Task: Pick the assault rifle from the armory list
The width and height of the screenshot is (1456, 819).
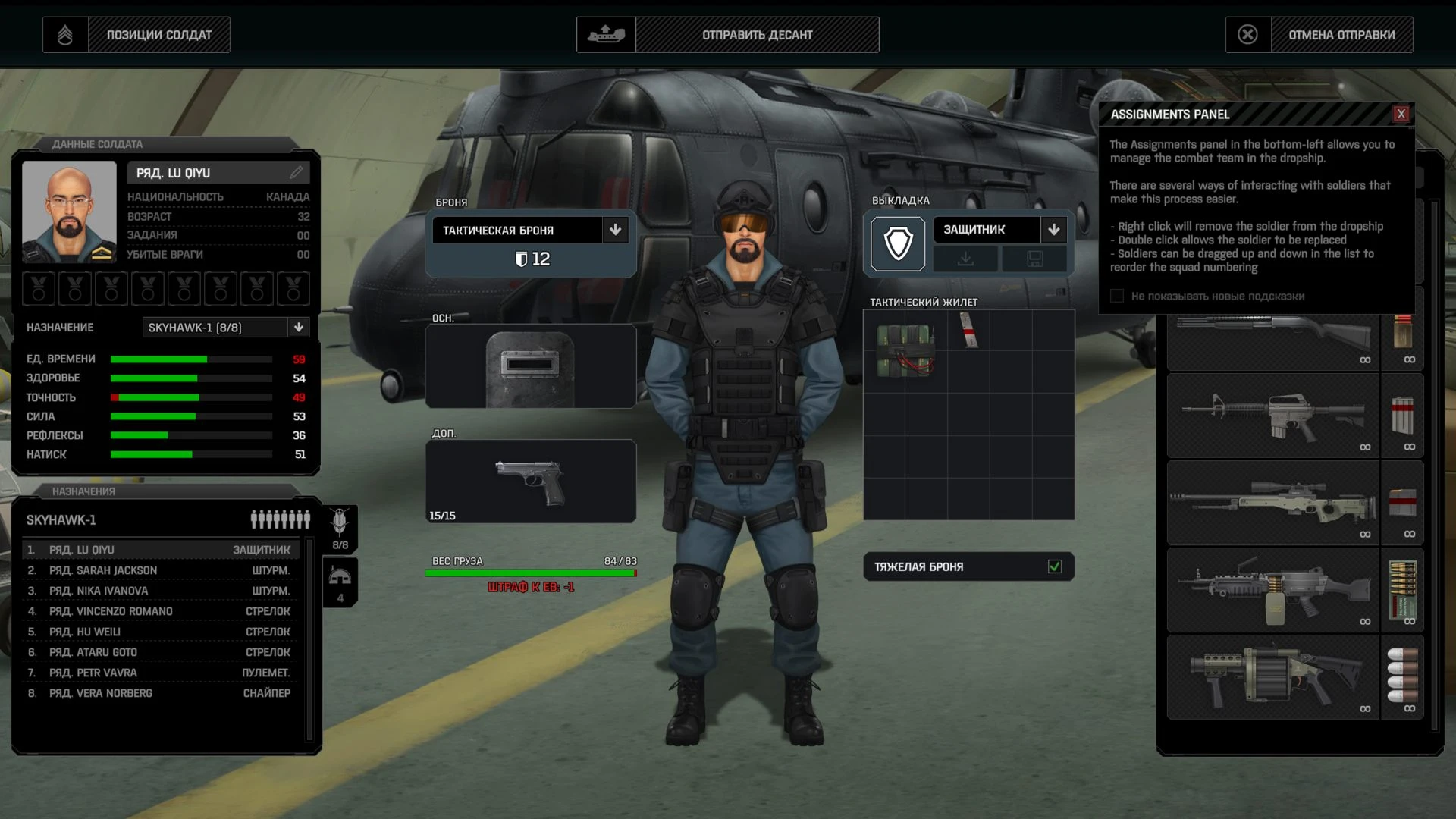Action: 1272,416
